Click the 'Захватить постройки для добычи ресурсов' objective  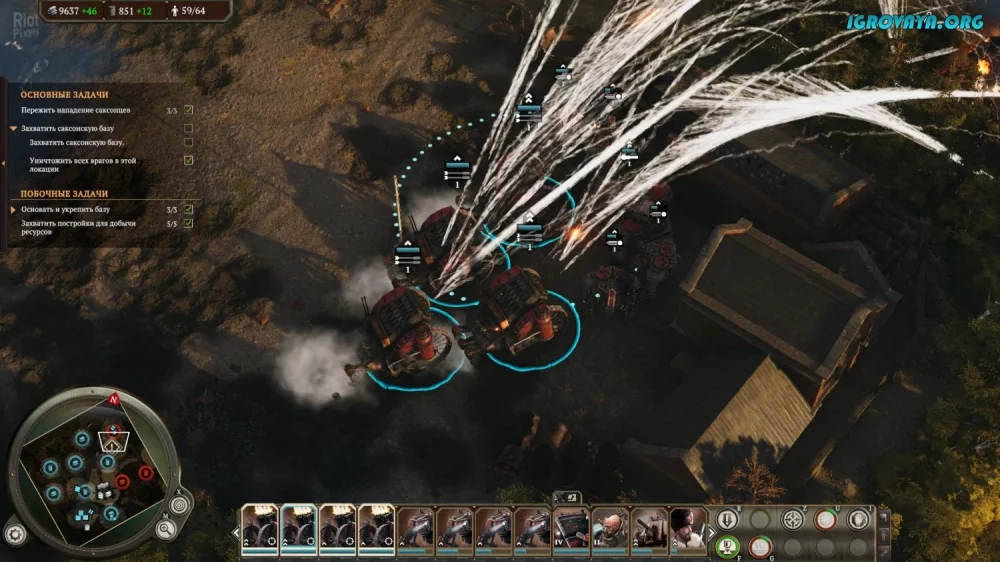[80, 227]
